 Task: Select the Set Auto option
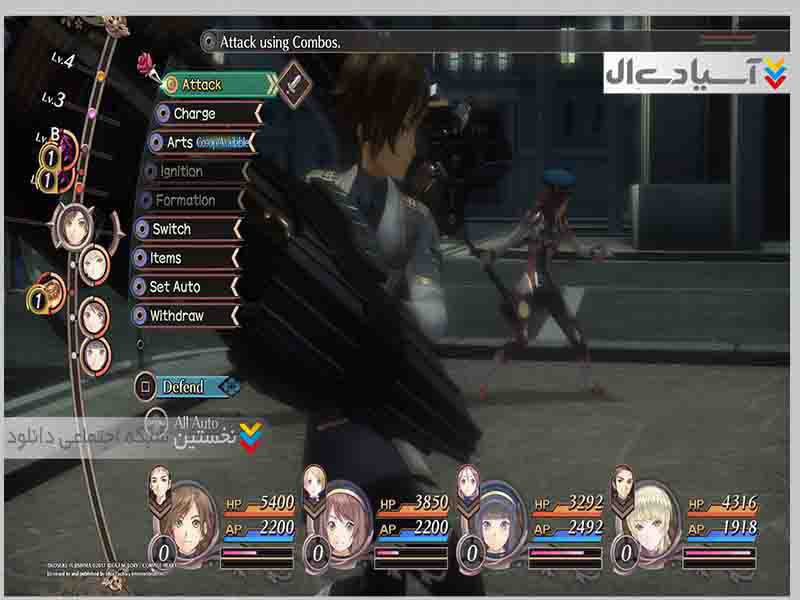pyautogui.click(x=182, y=287)
